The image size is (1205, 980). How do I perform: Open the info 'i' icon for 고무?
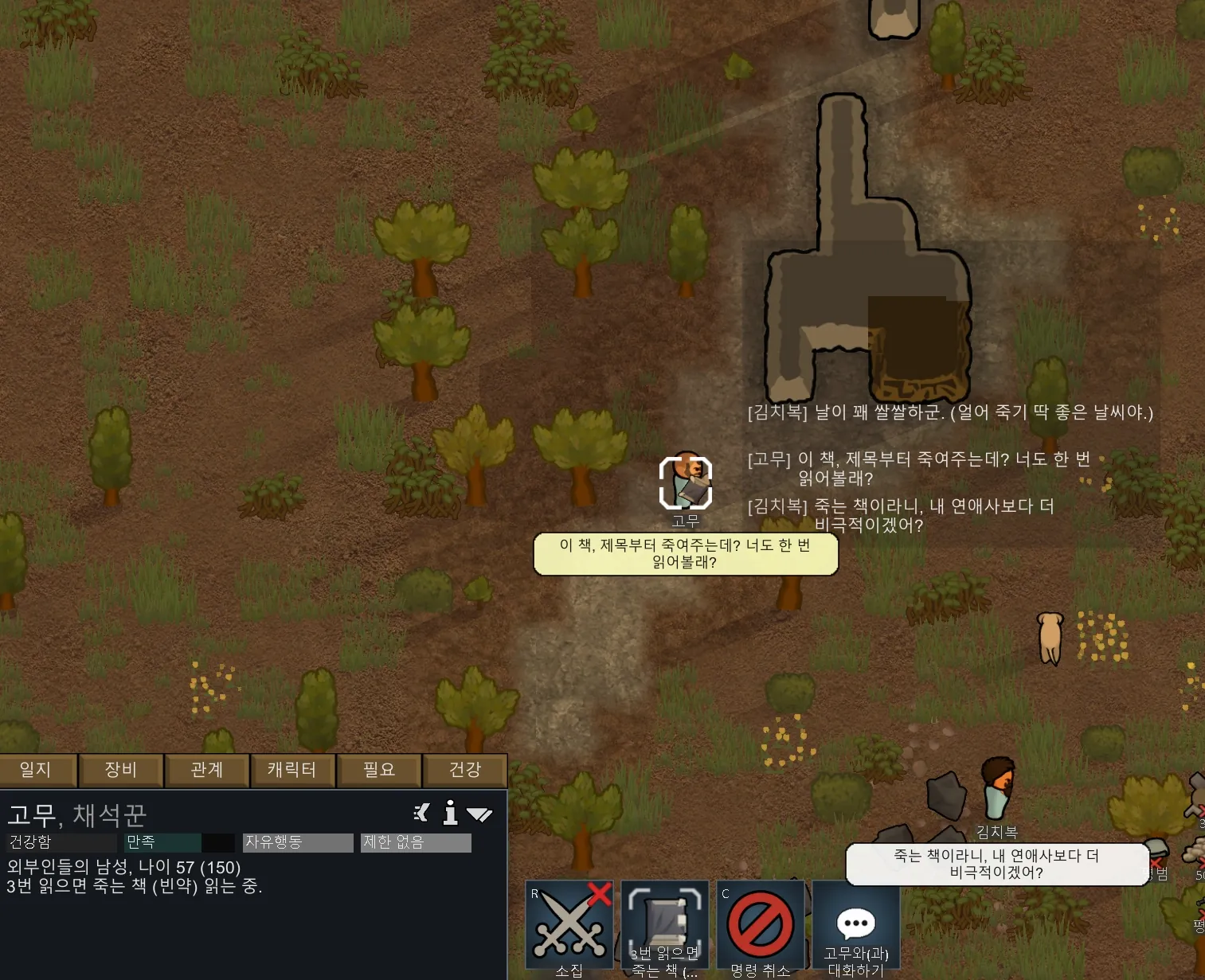point(451,813)
